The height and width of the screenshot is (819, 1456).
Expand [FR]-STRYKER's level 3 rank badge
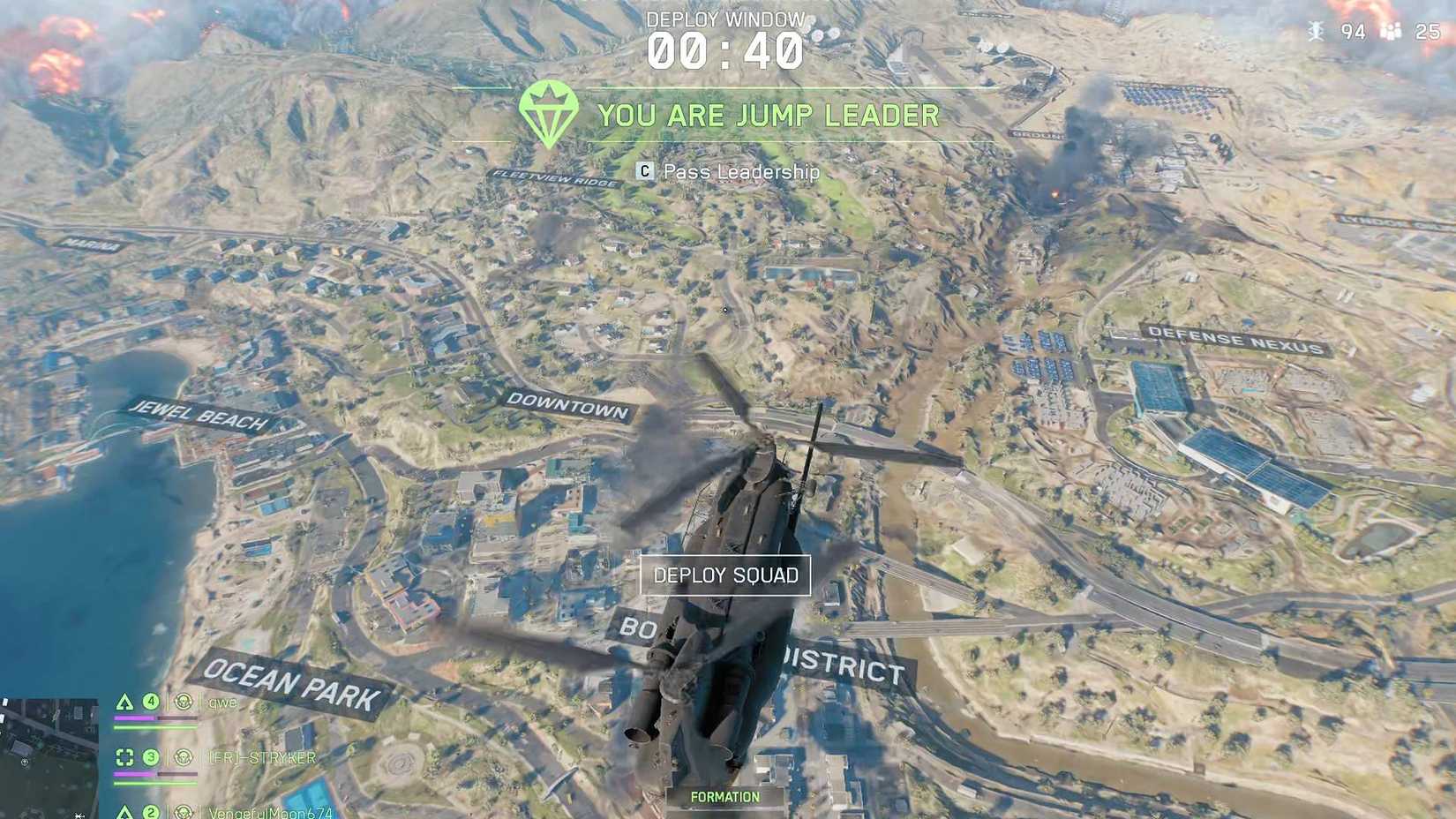151,756
